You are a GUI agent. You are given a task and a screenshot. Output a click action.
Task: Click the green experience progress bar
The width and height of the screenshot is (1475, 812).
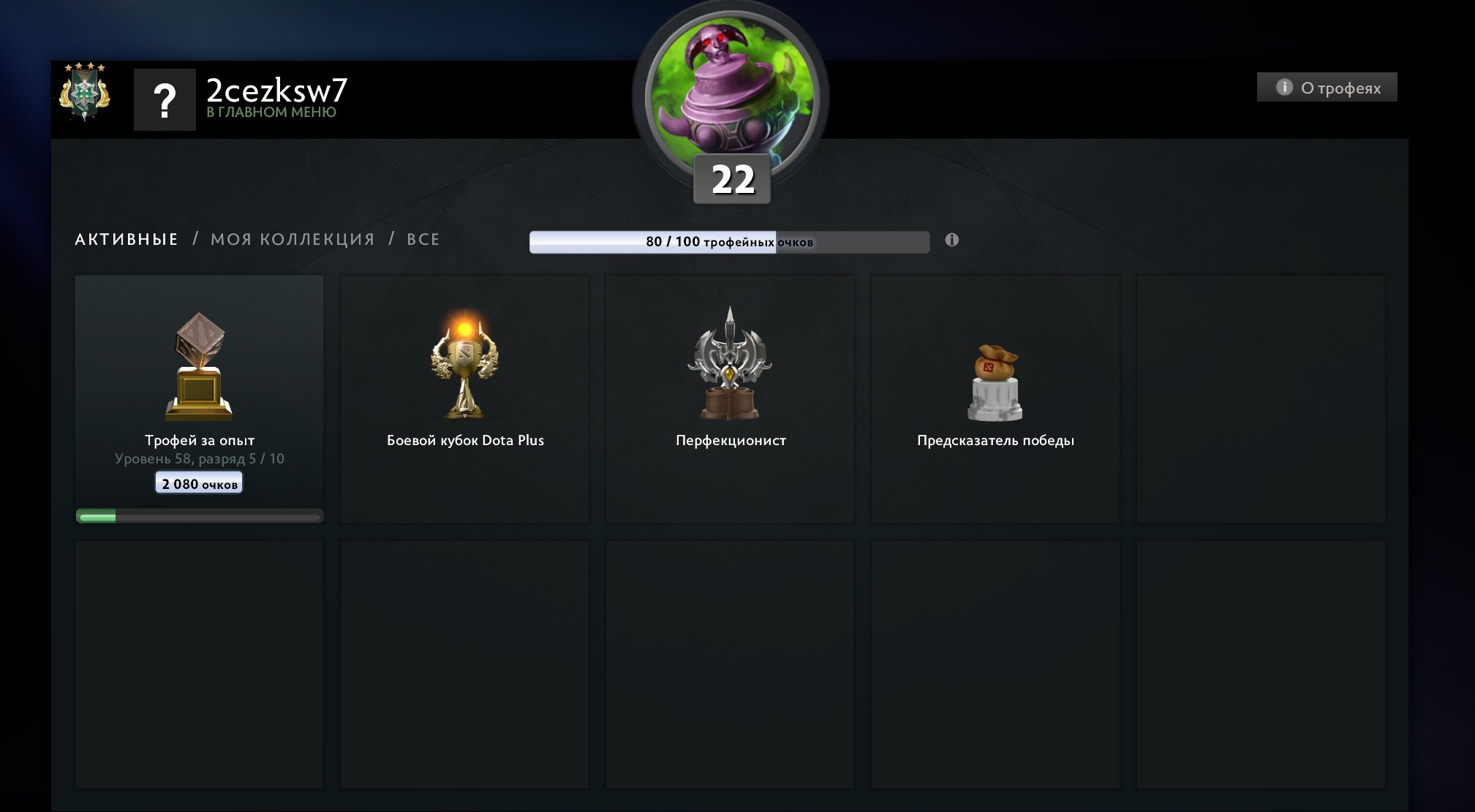[199, 515]
